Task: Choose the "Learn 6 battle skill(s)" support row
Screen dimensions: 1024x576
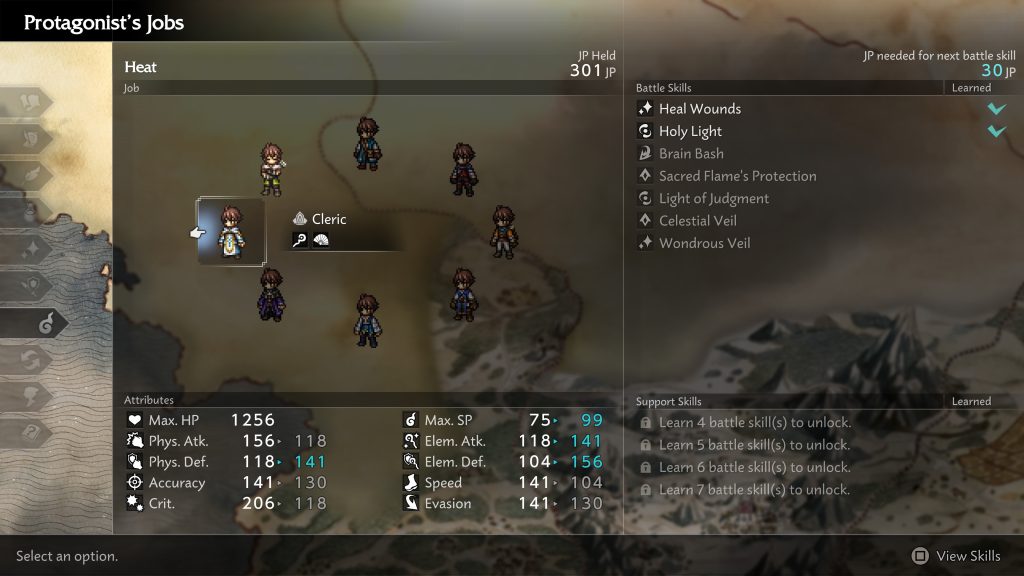Action: click(x=754, y=467)
